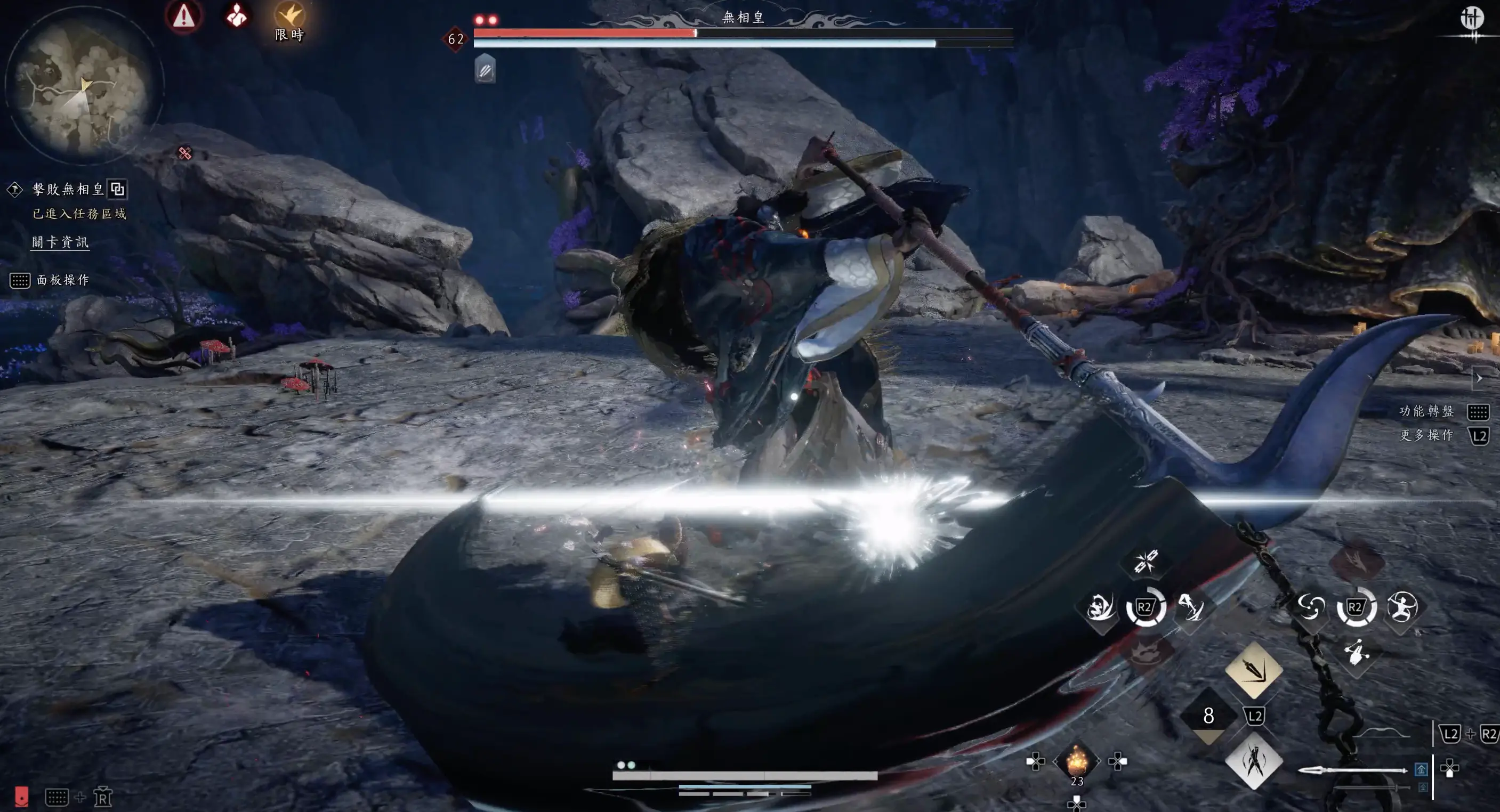Use the three-blade swirl skill
1500x812 pixels.
pyautogui.click(x=1310, y=608)
